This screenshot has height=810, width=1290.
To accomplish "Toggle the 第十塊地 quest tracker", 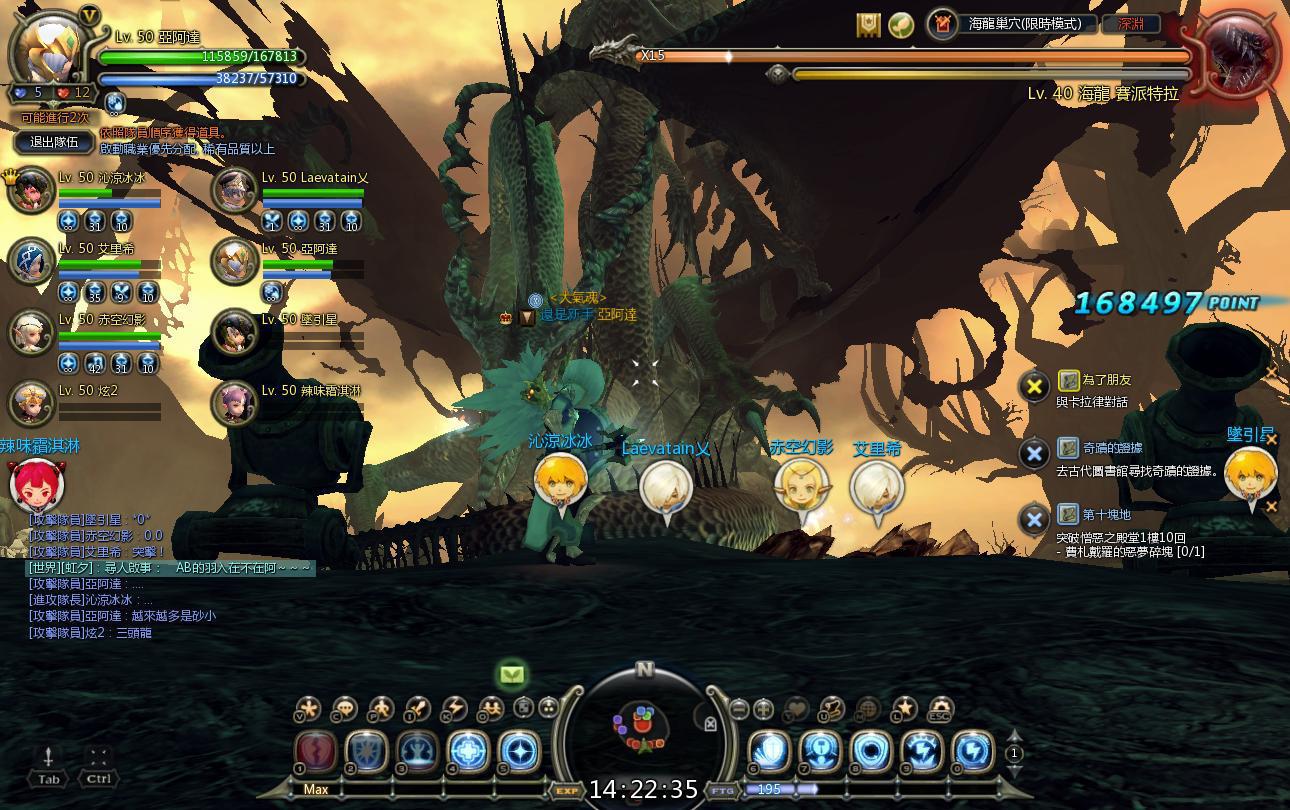I will 1034,519.
